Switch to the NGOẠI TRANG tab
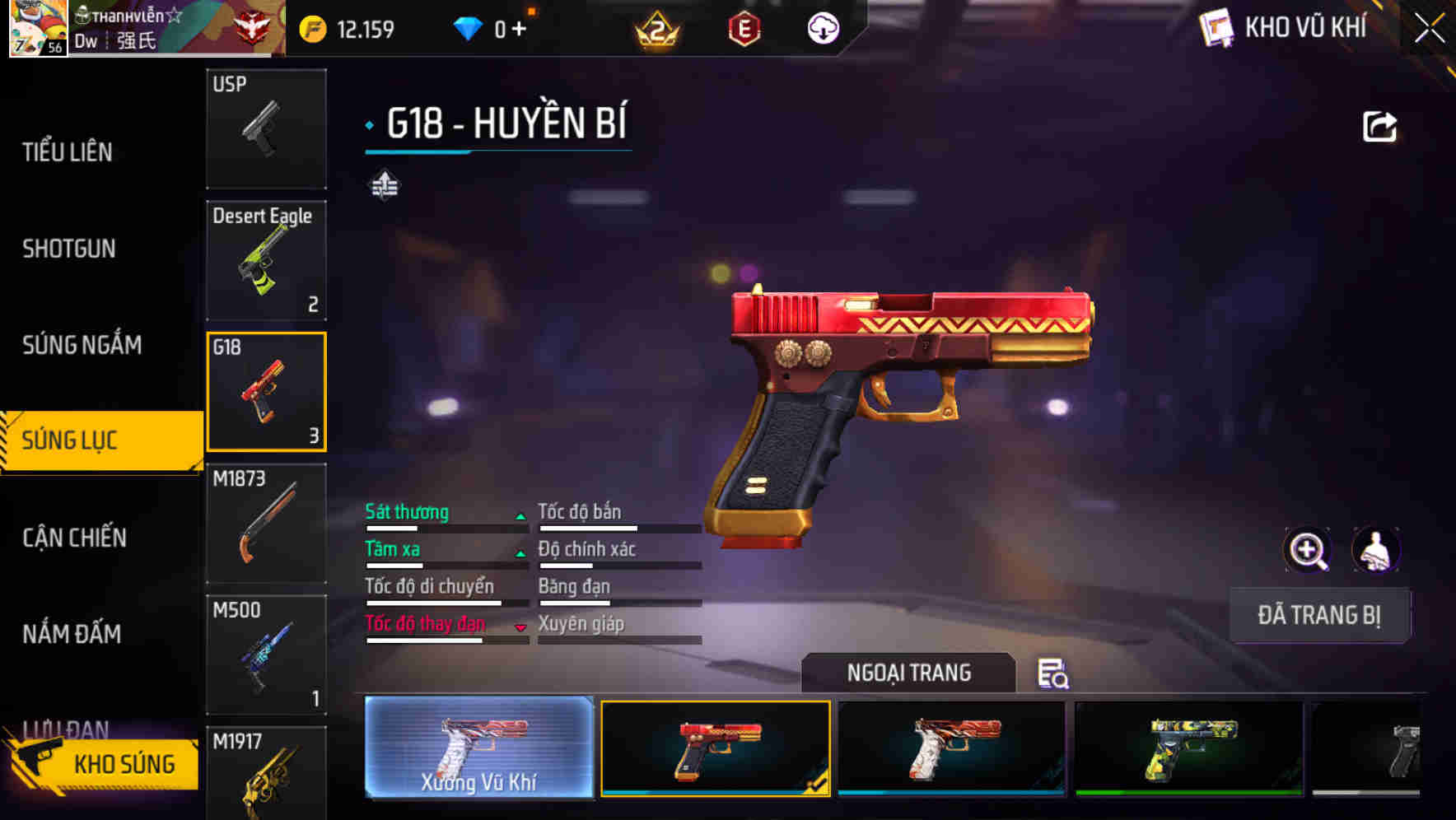The image size is (1456, 820). pyautogui.click(x=909, y=673)
